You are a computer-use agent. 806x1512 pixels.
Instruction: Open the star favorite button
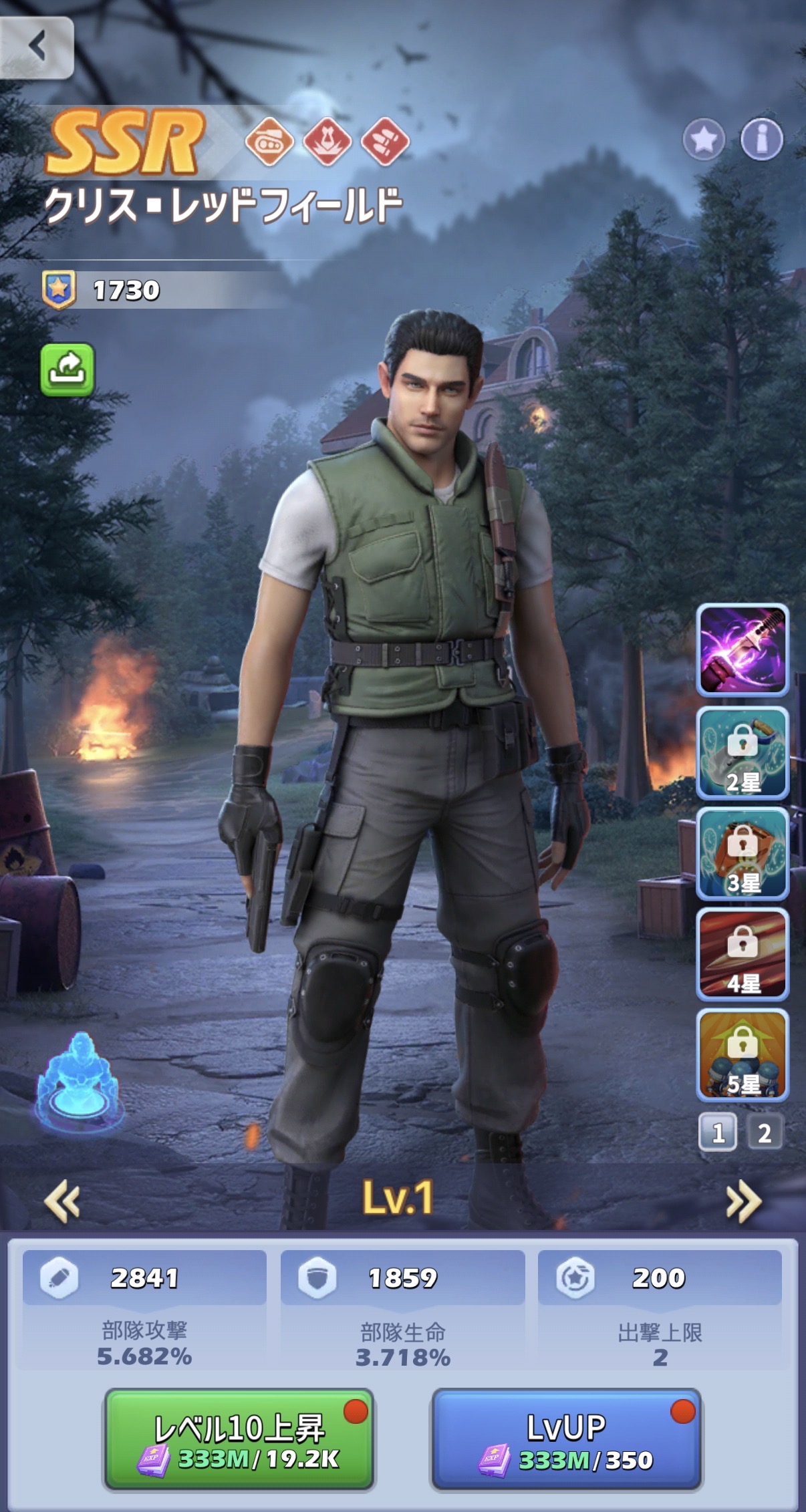[704, 140]
